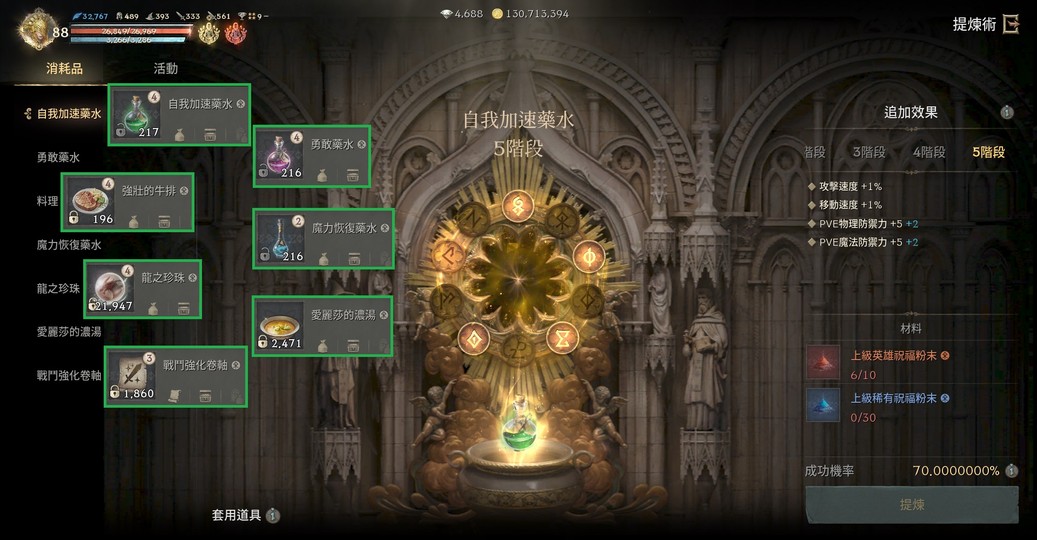The width and height of the screenshot is (1037, 540).
Task: Select the 勇敢藥水 purple potion card
Action: tap(312, 156)
